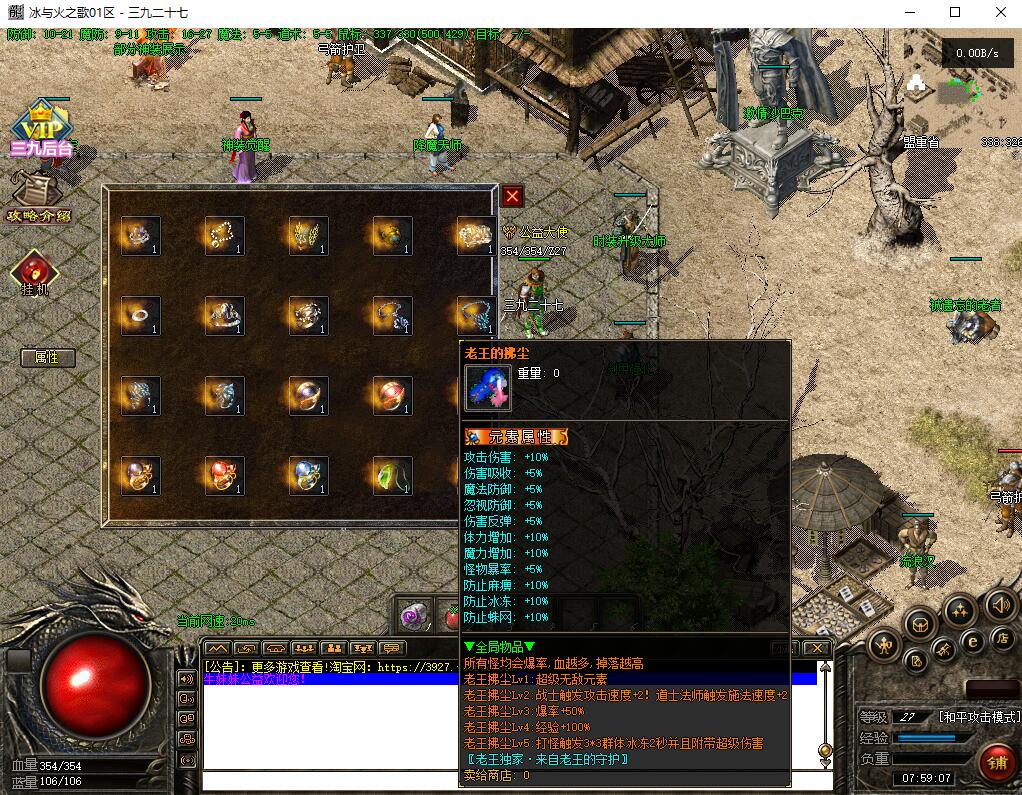Screen dimensions: 1022x795
Task: Click the red 铺 stall button
Action: [997, 762]
